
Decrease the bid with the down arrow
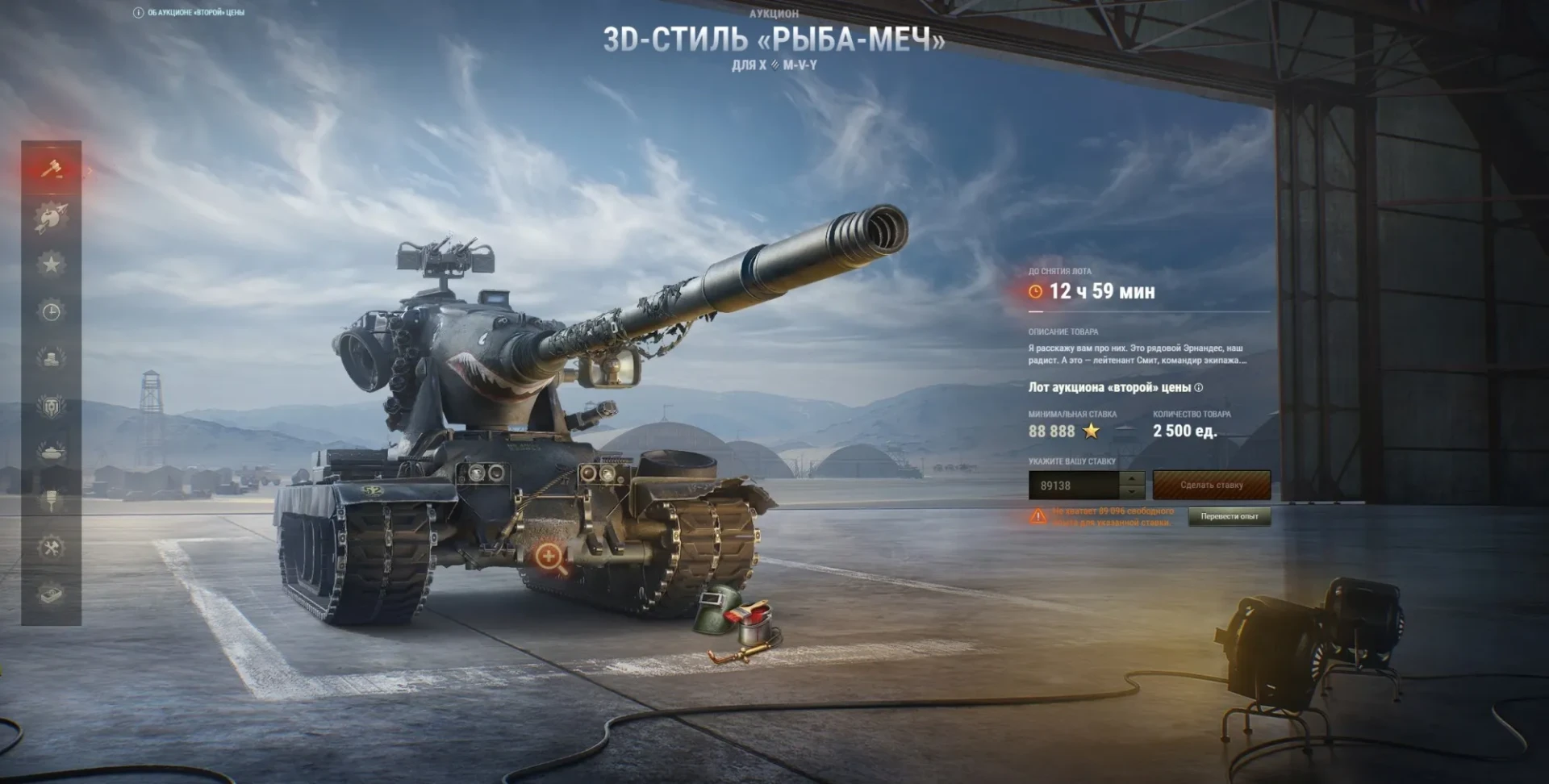[1132, 492]
